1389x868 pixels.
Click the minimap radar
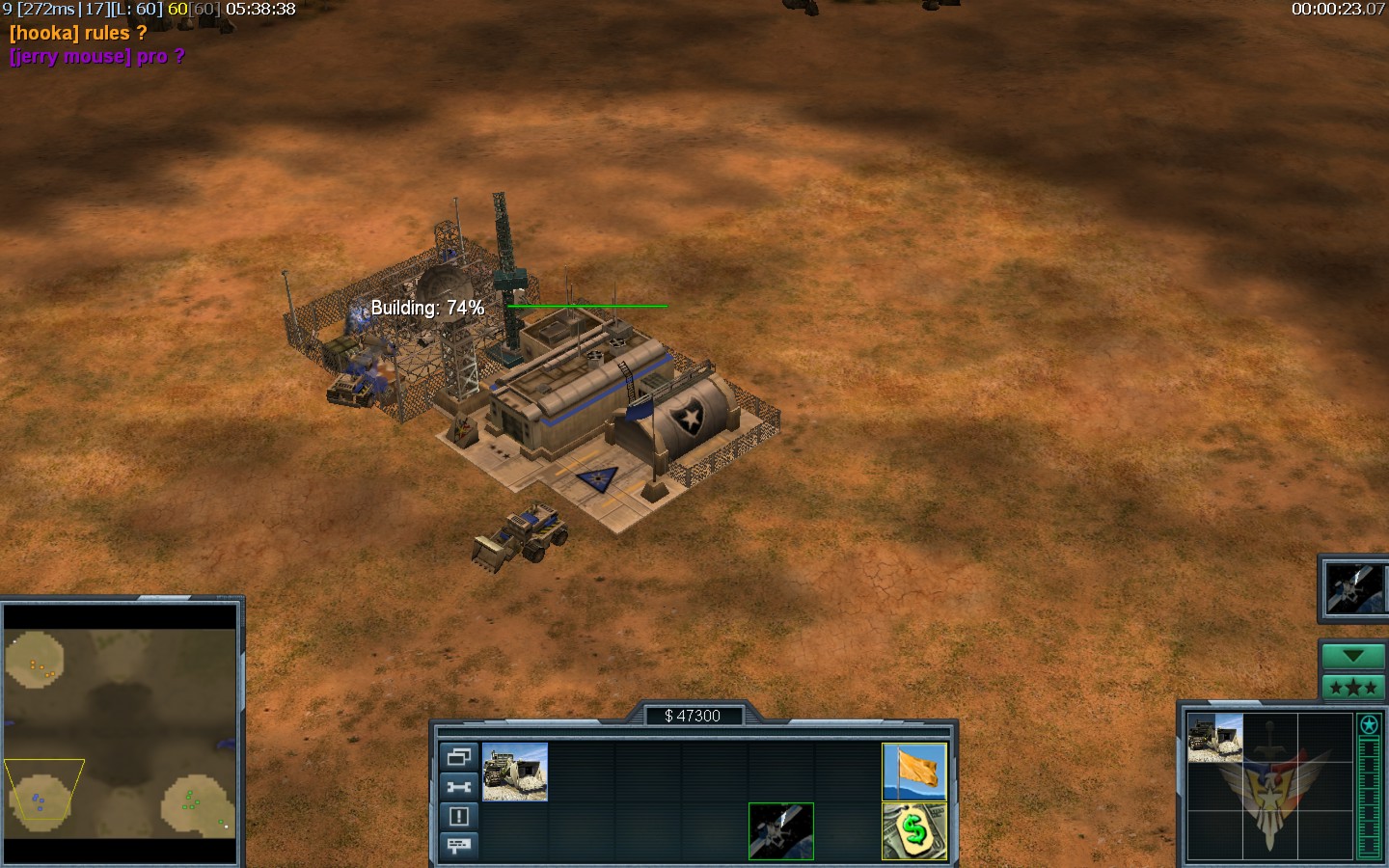[x=122, y=734]
